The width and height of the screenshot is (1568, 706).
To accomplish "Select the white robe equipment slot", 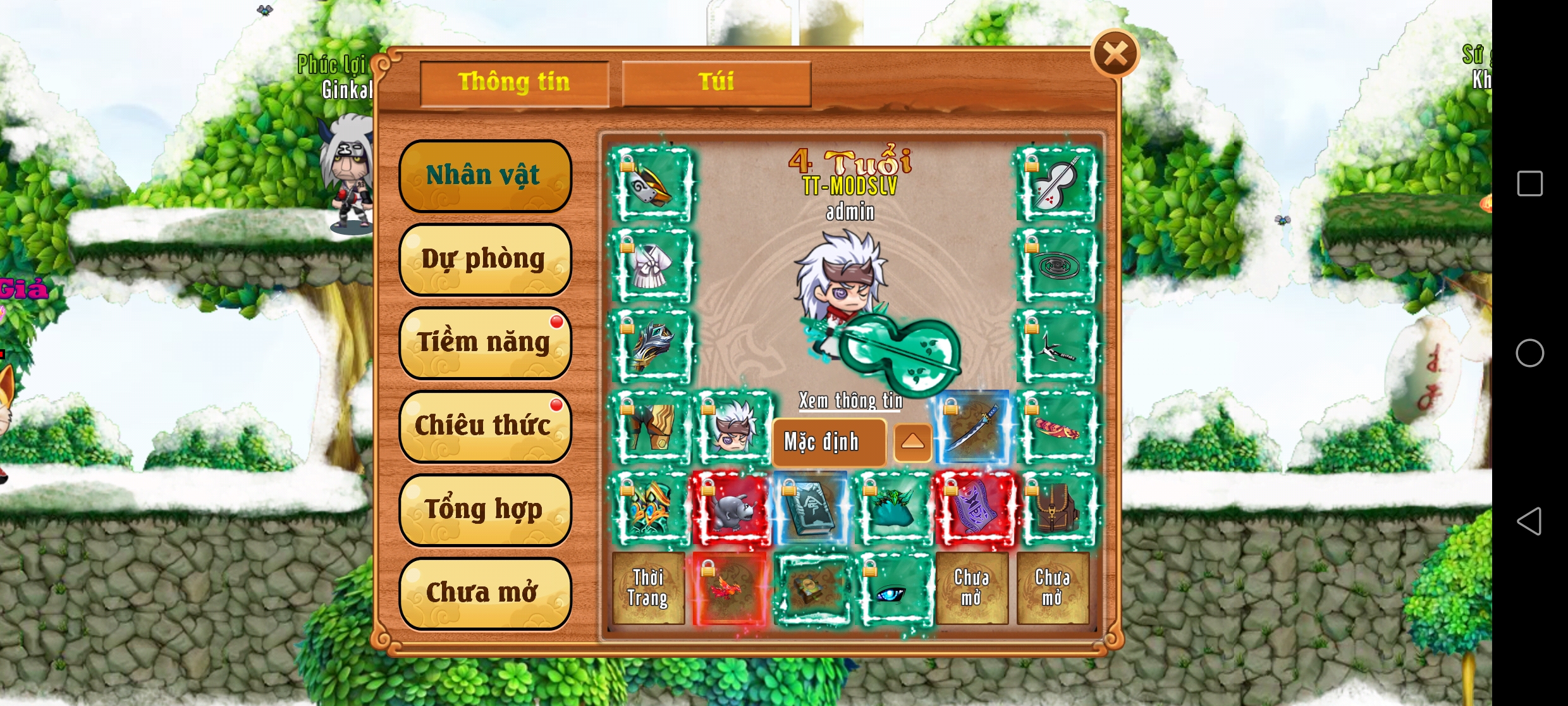I will pyautogui.click(x=650, y=266).
